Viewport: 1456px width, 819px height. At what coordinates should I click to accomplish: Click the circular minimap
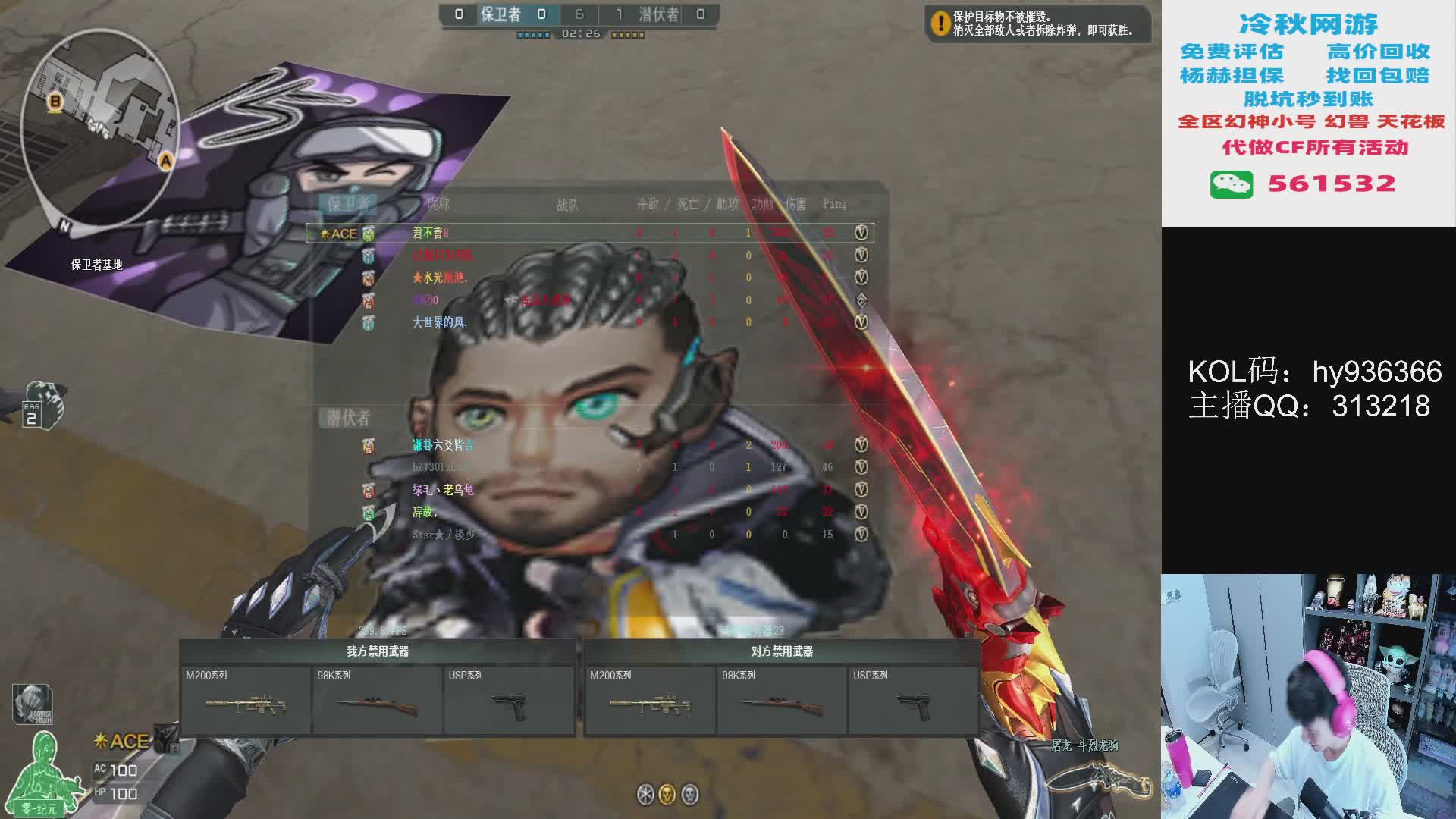pyautogui.click(x=100, y=127)
